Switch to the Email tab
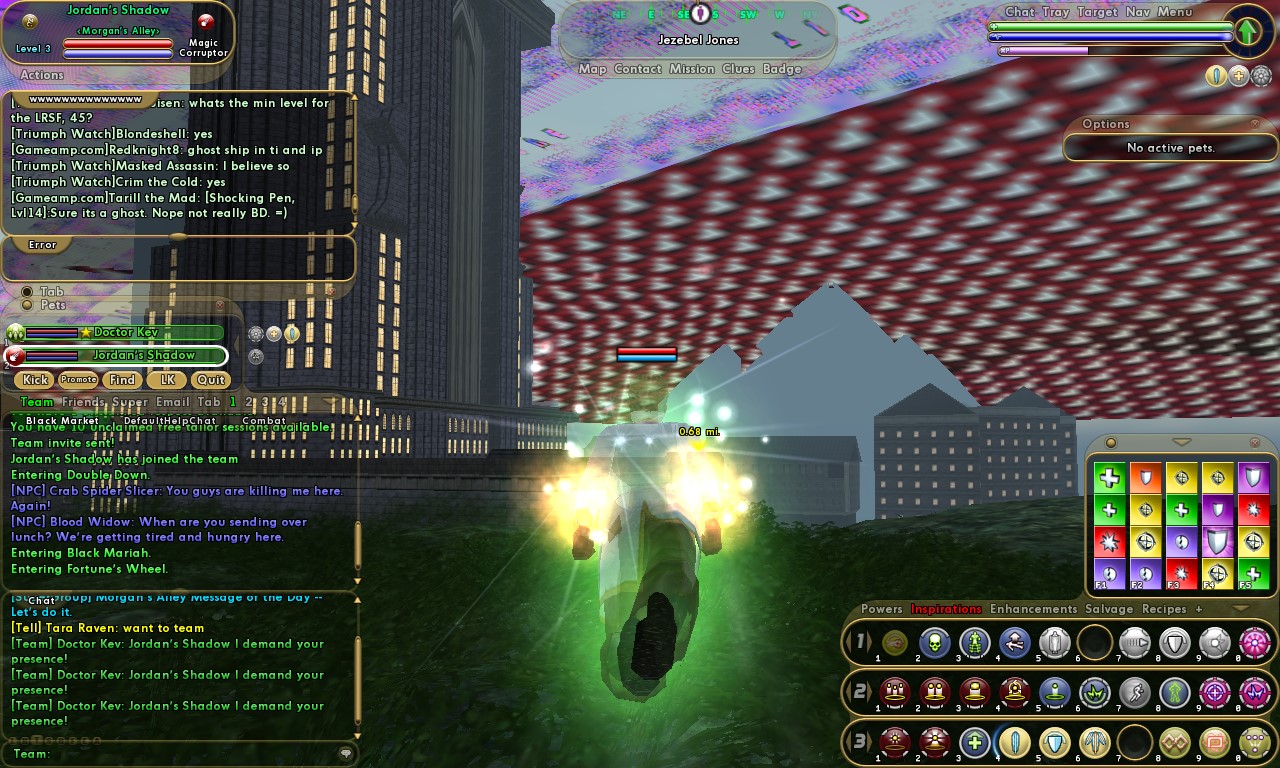The height and width of the screenshot is (768, 1280). coord(172,402)
